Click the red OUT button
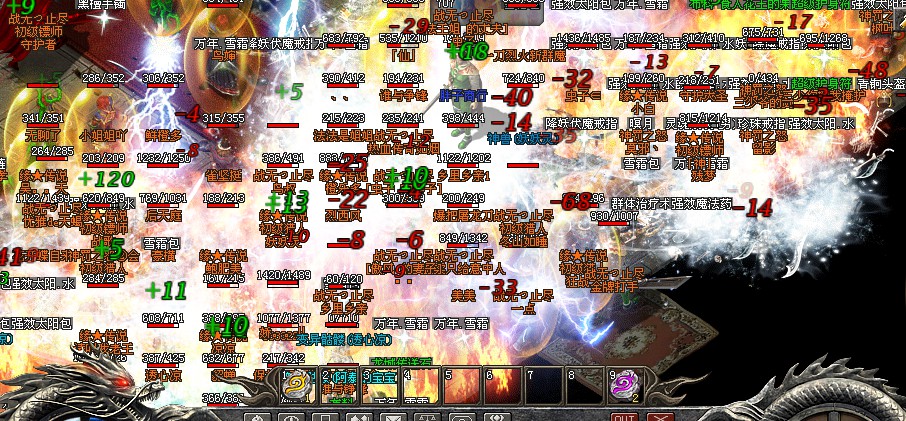 [x=624, y=418]
